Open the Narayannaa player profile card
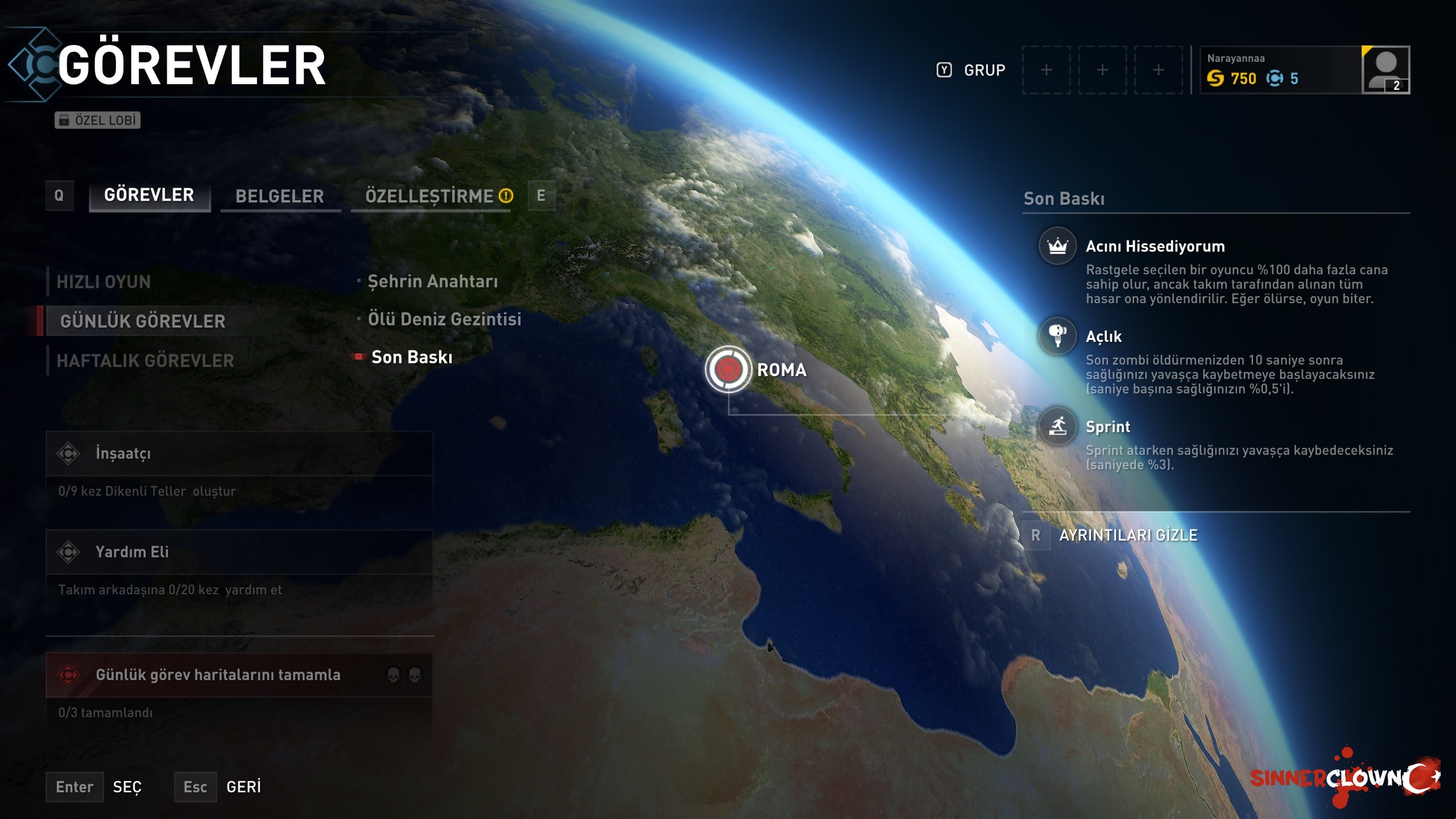Viewport: 1456px width, 819px height. (x=1305, y=70)
